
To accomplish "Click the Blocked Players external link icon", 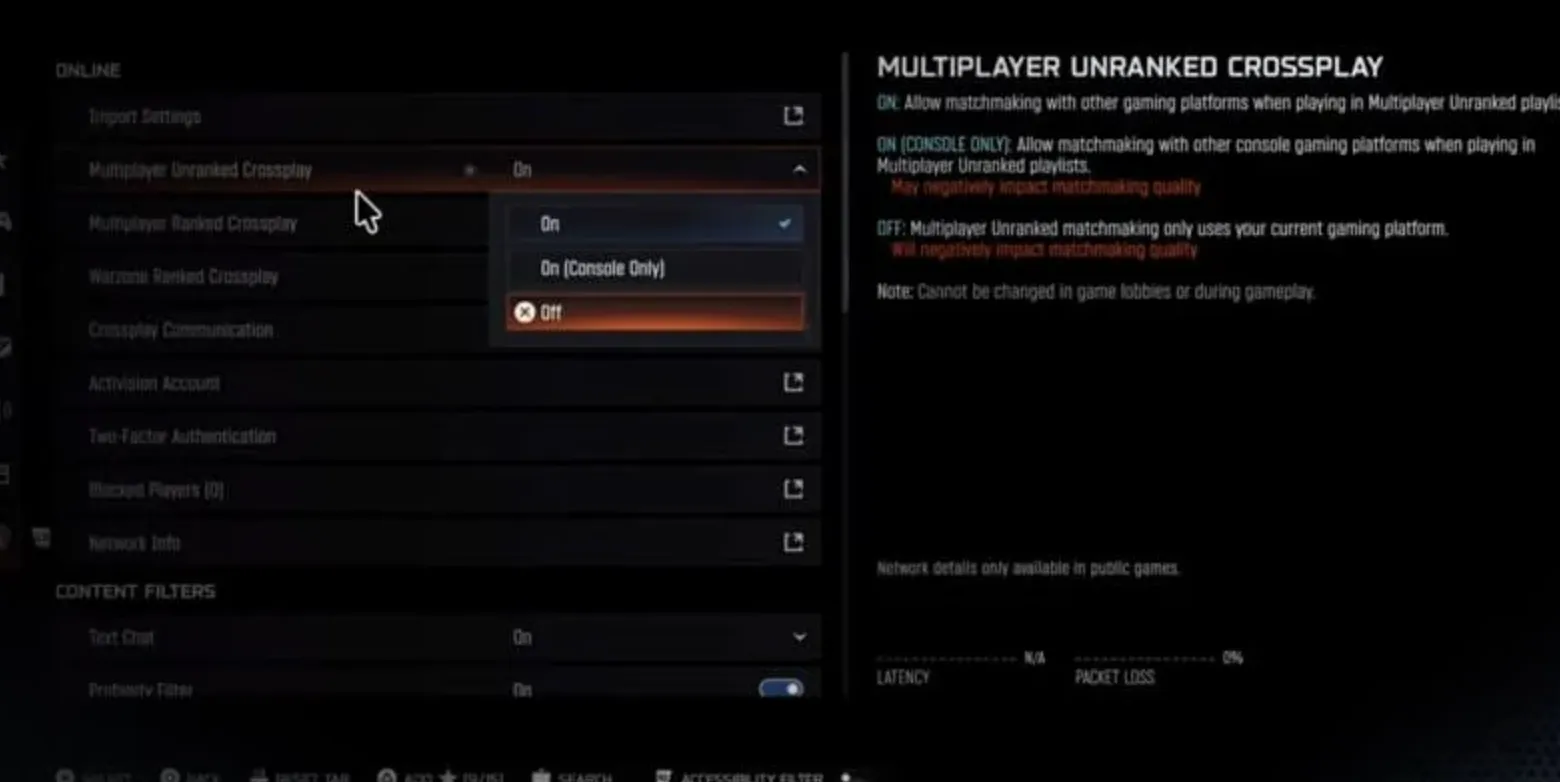I will click(792, 489).
